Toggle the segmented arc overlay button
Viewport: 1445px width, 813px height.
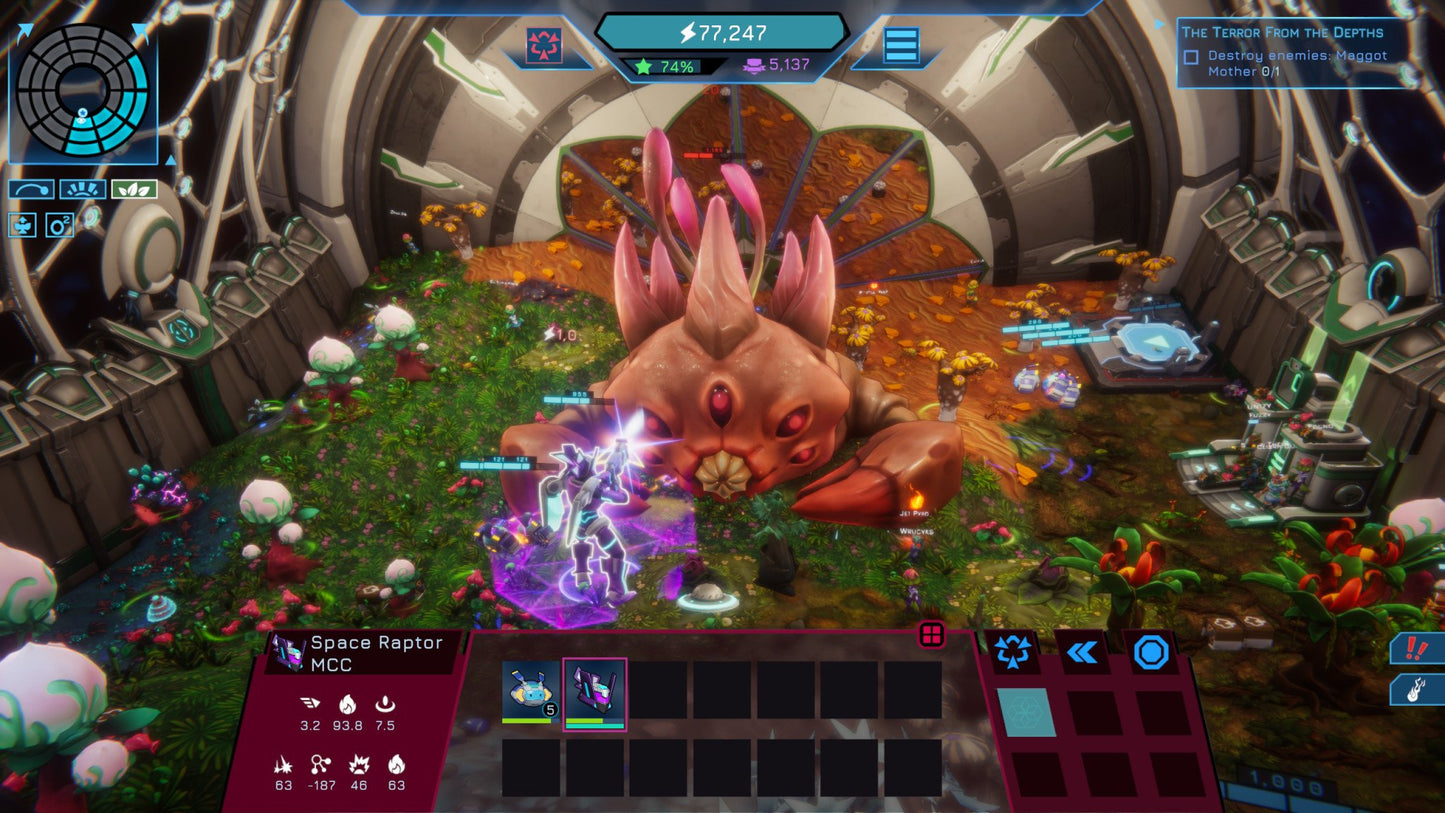pyautogui.click(x=82, y=189)
